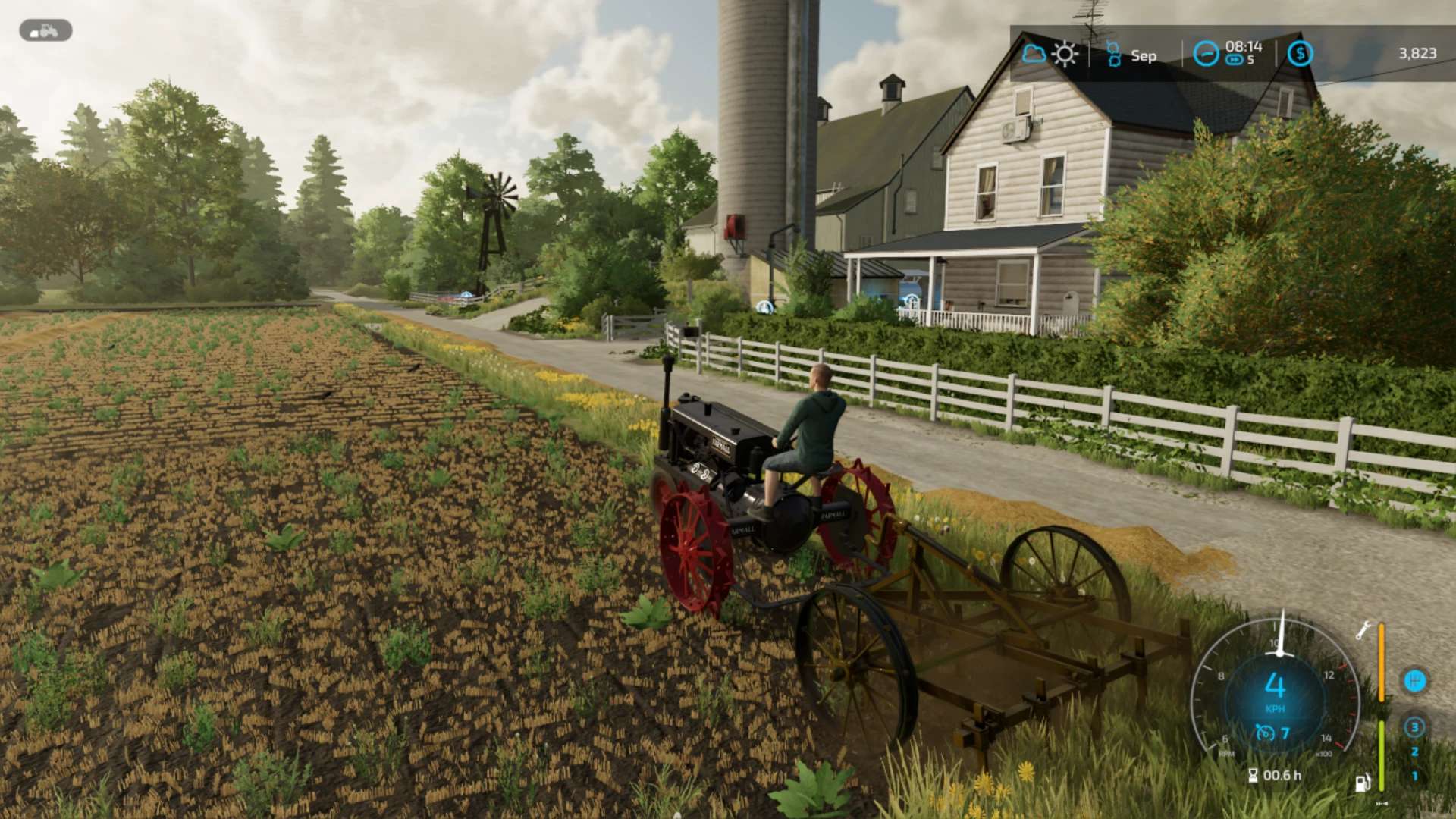Open finances via the dollar coin icon
Viewport: 1456px width, 819px height.
coord(1300,54)
